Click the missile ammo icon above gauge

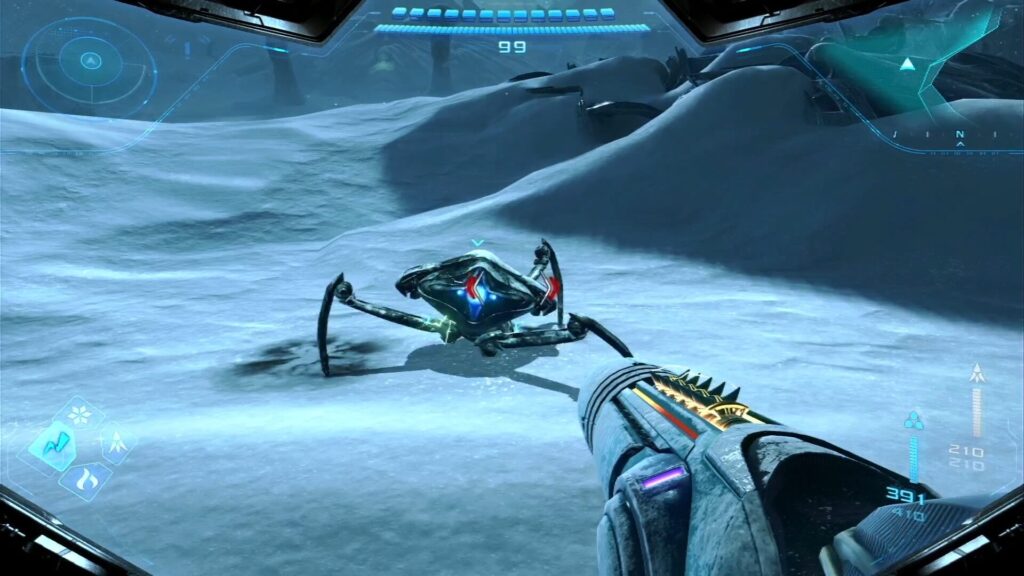coord(977,374)
